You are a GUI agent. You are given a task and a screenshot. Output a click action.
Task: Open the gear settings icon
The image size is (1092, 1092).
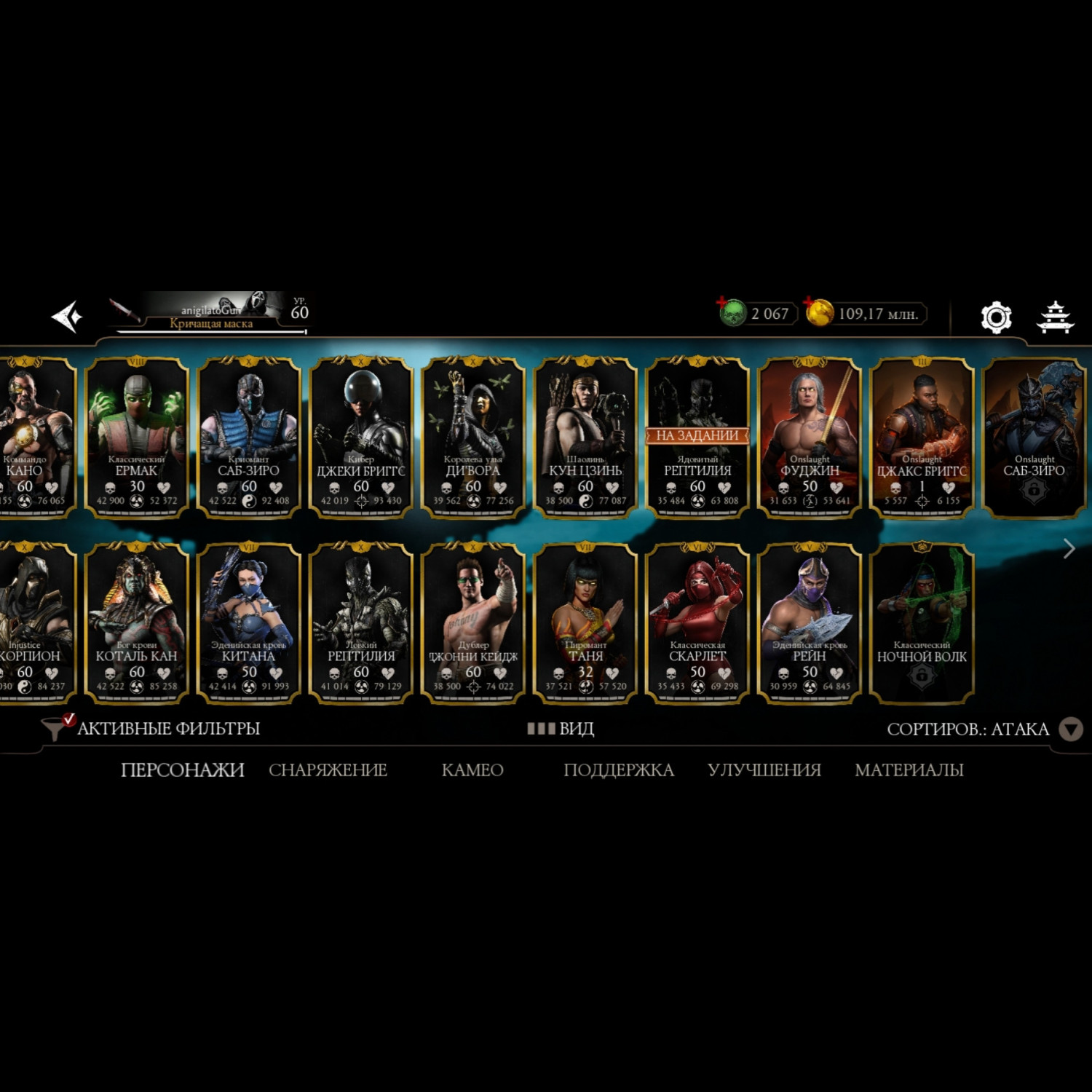[996, 317]
